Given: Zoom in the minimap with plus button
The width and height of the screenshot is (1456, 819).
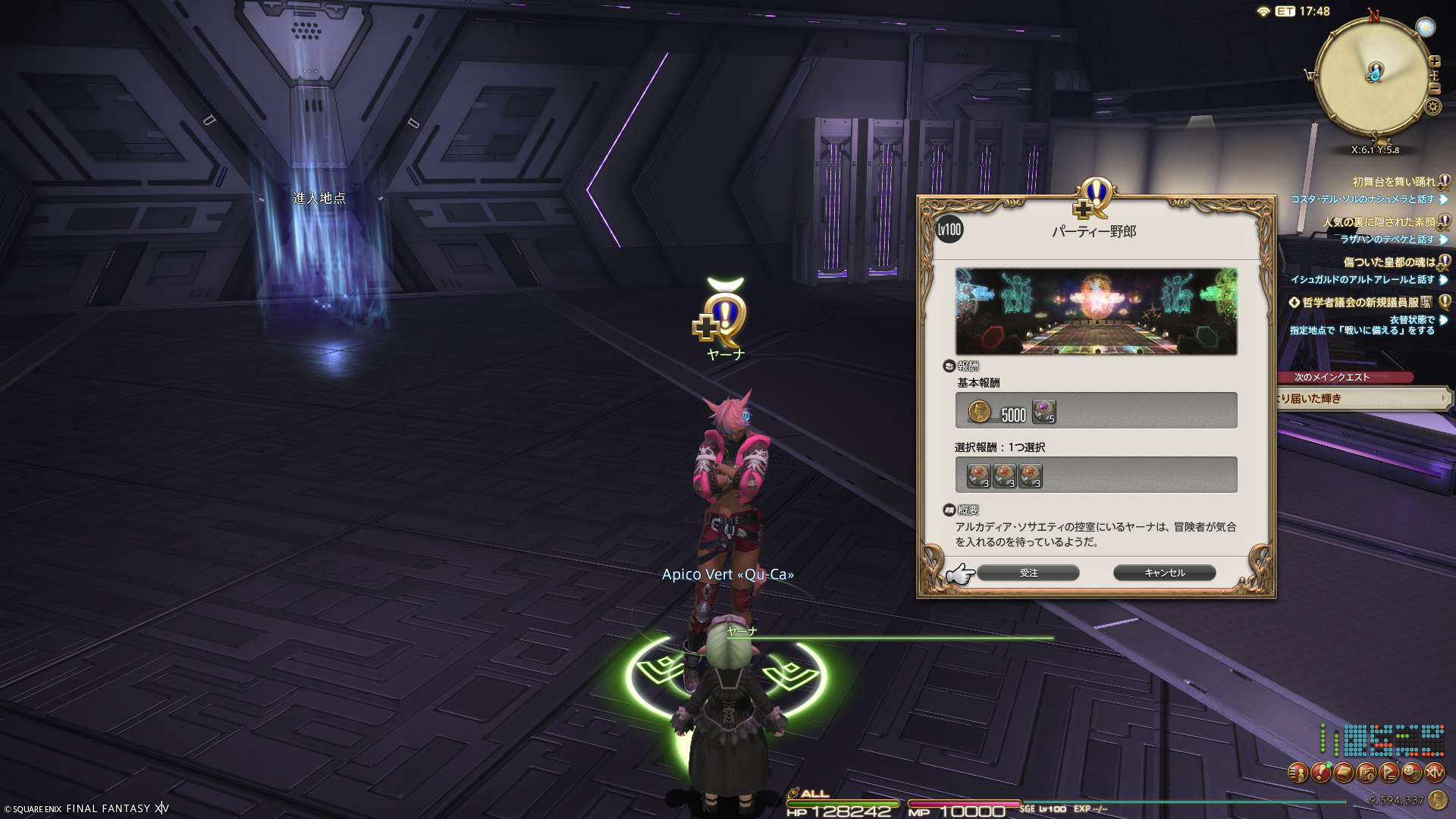Looking at the screenshot, I should click(1435, 61).
